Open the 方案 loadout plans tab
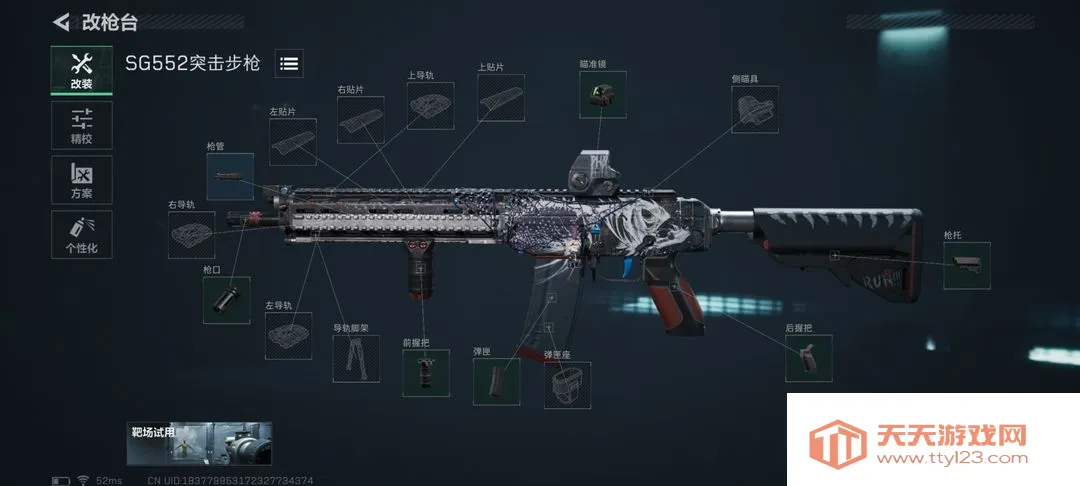Image resolution: width=1080 pixels, height=486 pixels. 81,180
